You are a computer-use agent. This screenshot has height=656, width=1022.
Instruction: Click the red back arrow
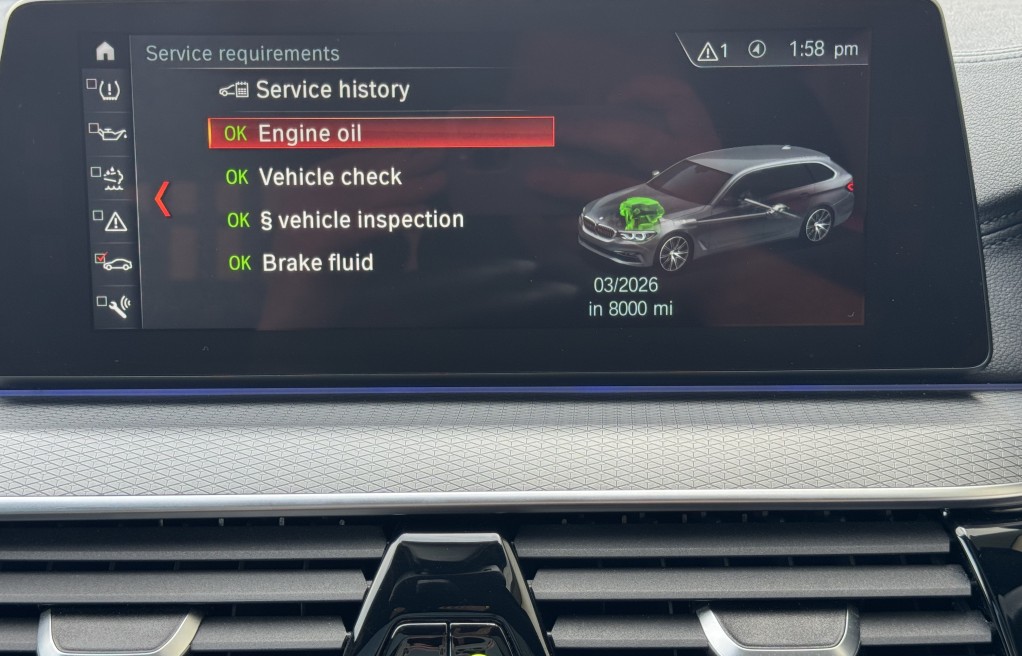(x=162, y=199)
